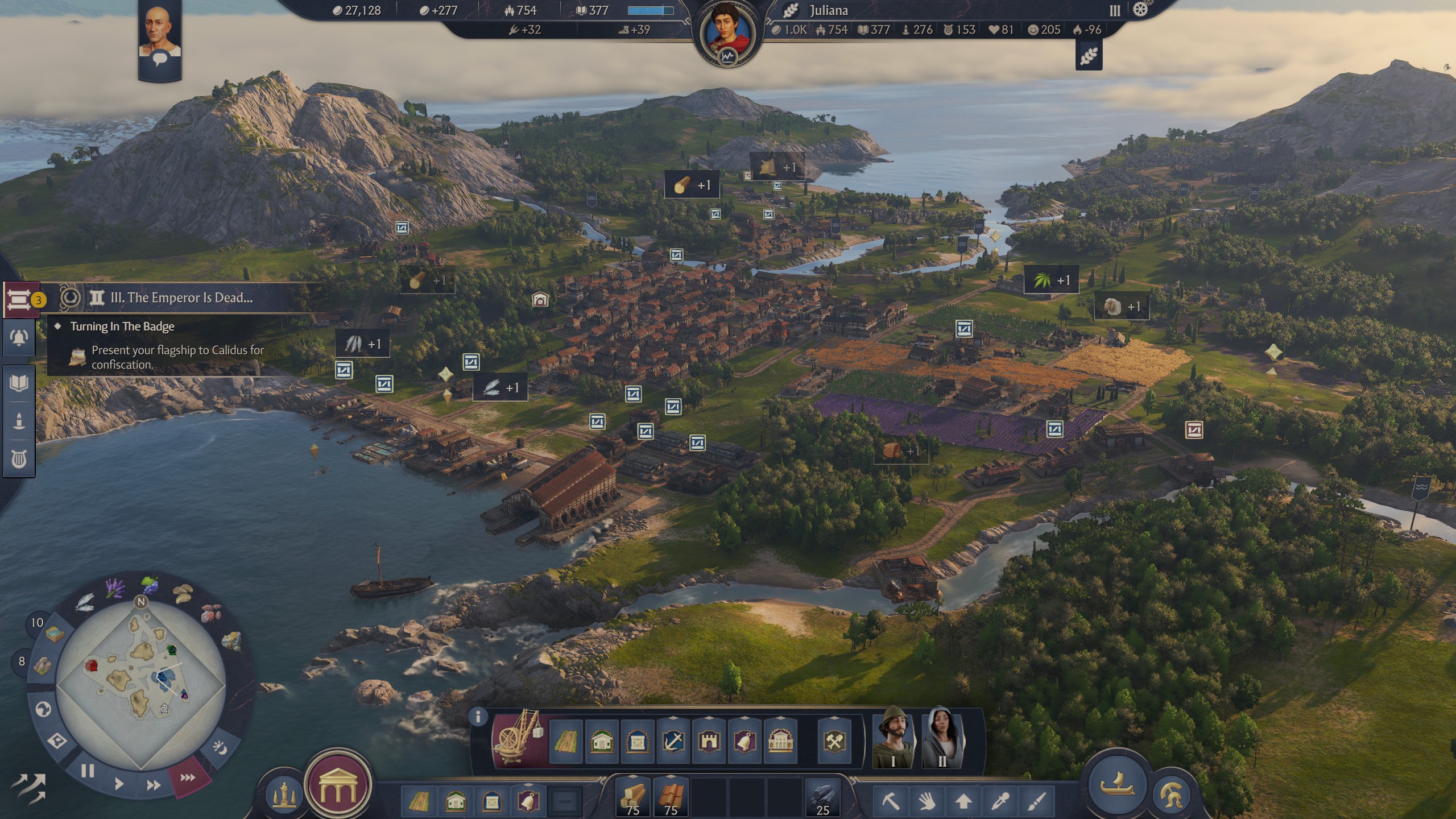
Task: Open the settings gear menu
Action: [1140, 10]
